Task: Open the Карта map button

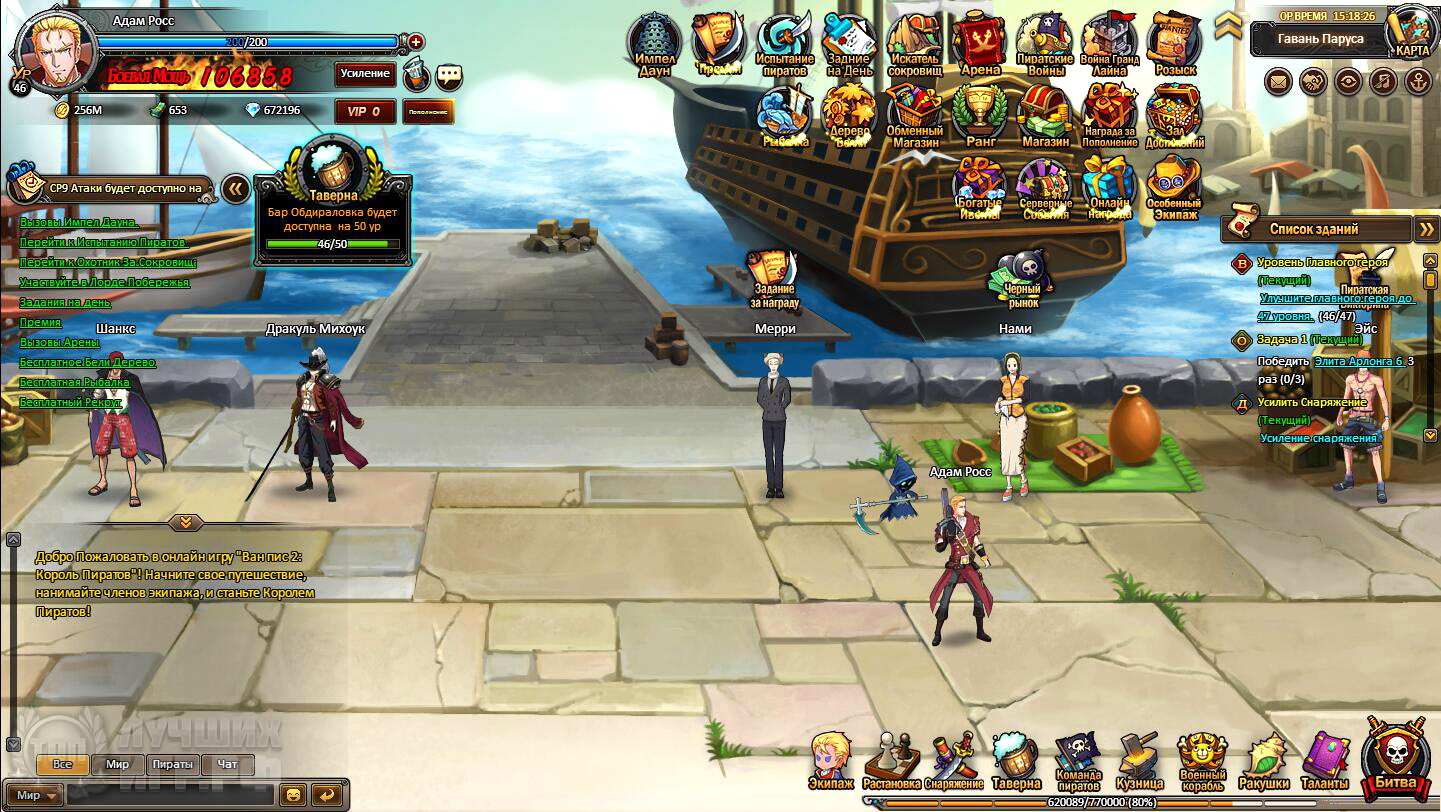Action: 1413,34
